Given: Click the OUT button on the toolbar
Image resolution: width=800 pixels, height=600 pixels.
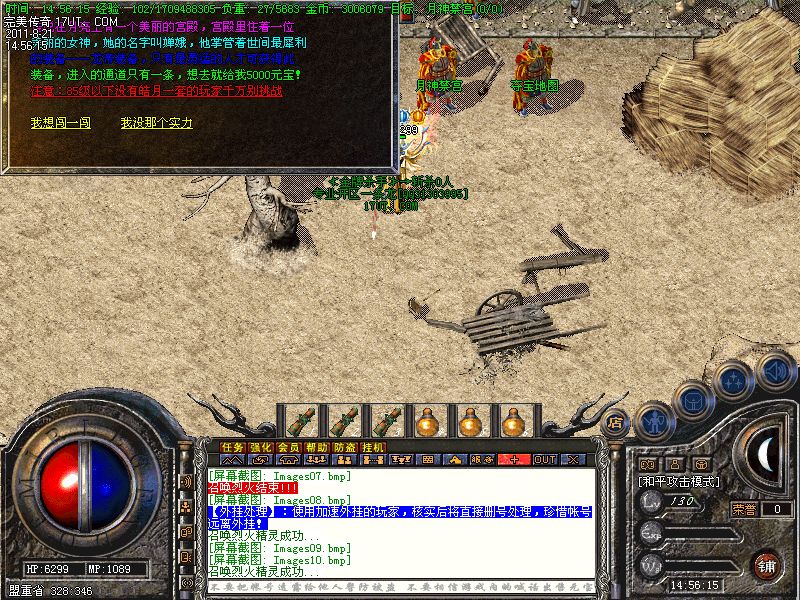Looking at the screenshot, I should (x=545, y=460).
